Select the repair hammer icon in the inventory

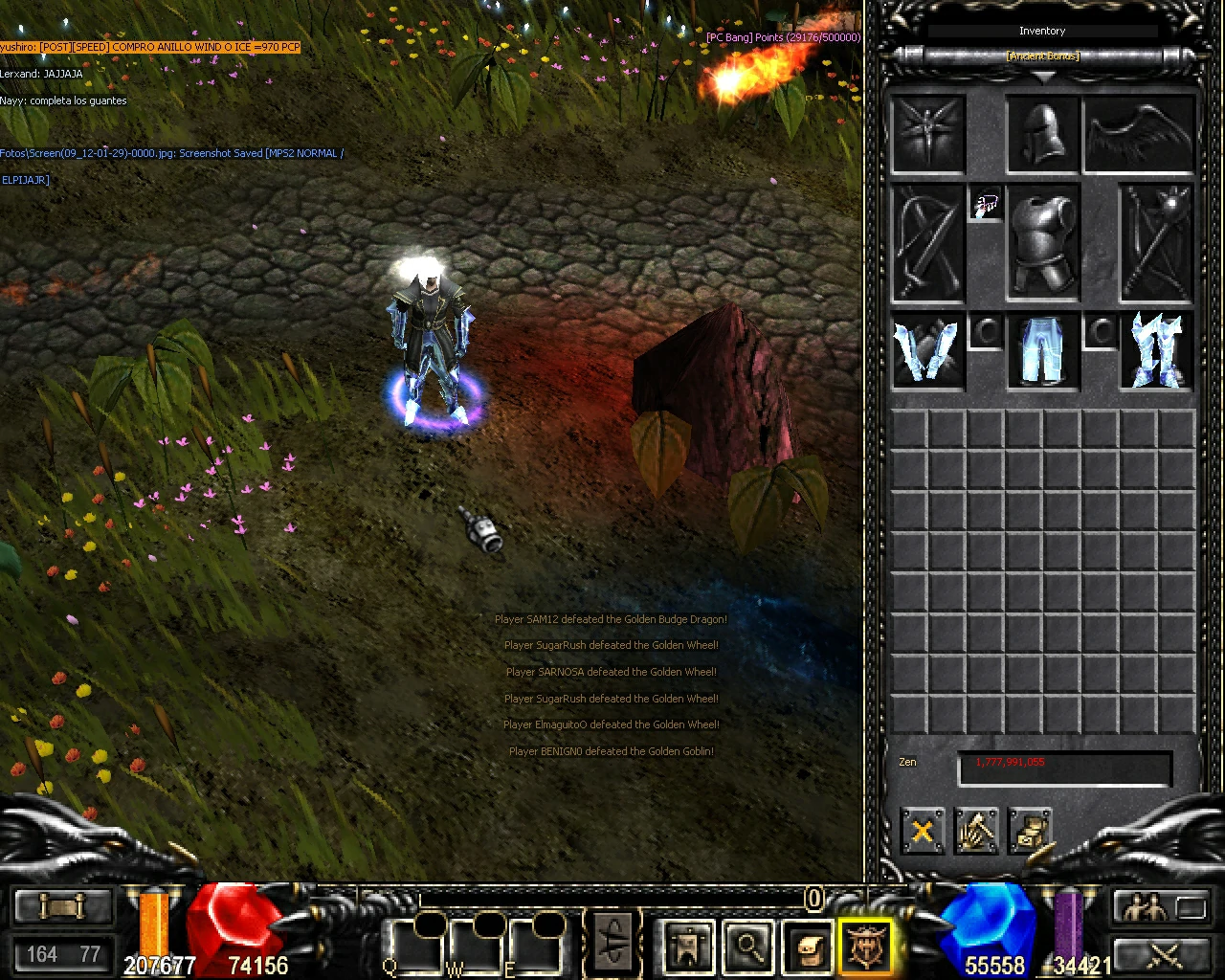point(977,831)
